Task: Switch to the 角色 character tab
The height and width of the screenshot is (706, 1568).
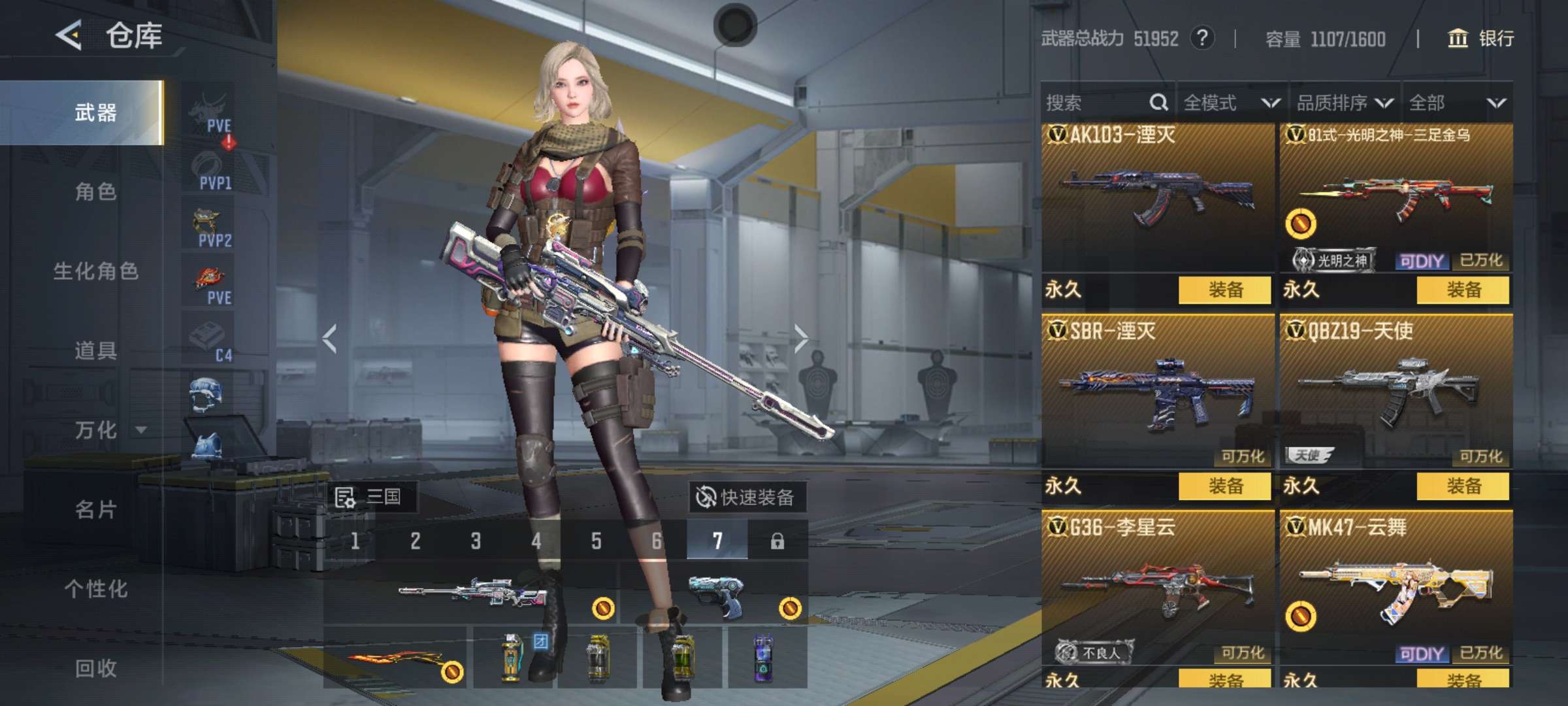Action: pos(95,192)
